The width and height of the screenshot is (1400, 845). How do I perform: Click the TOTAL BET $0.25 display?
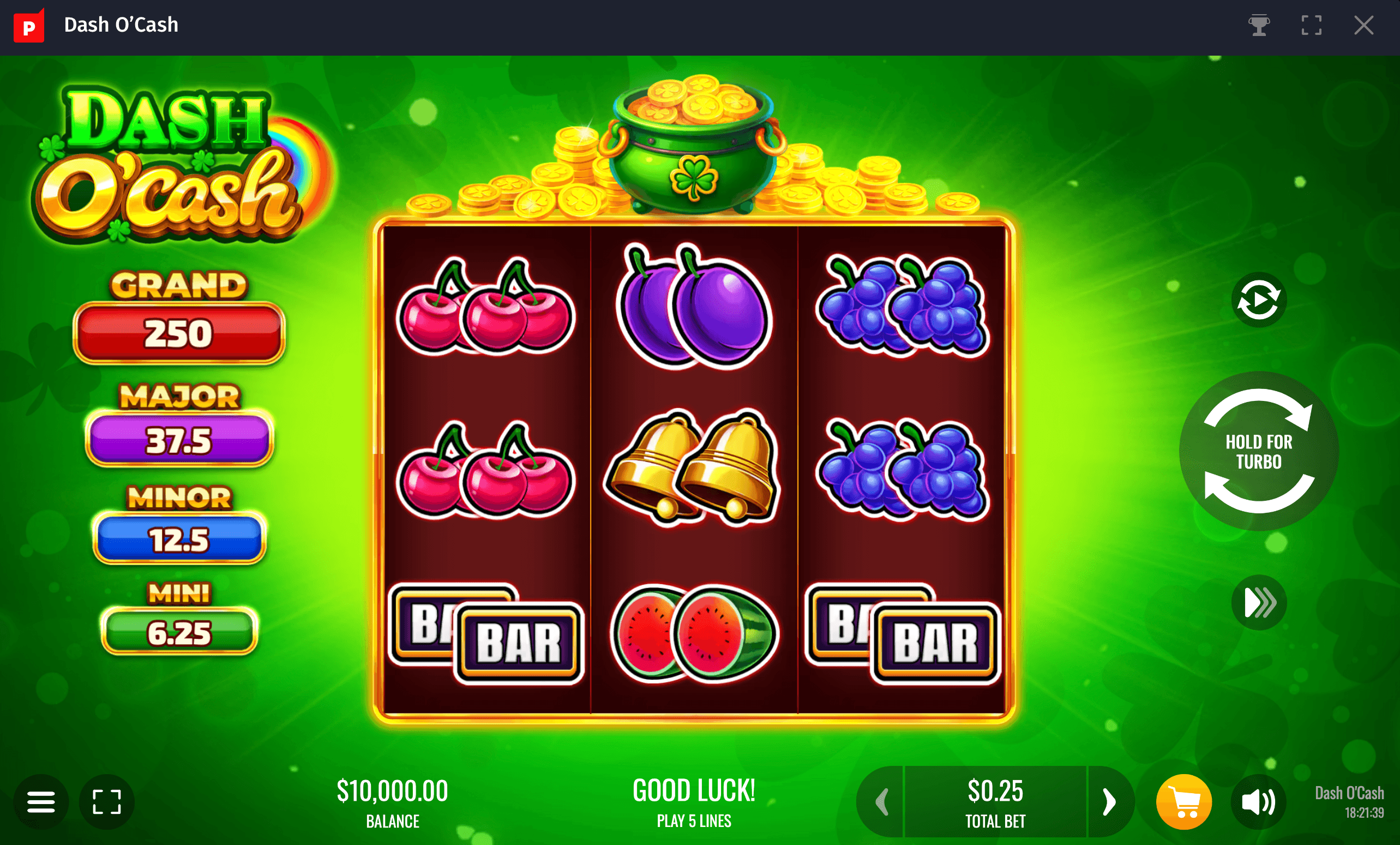coord(994,802)
